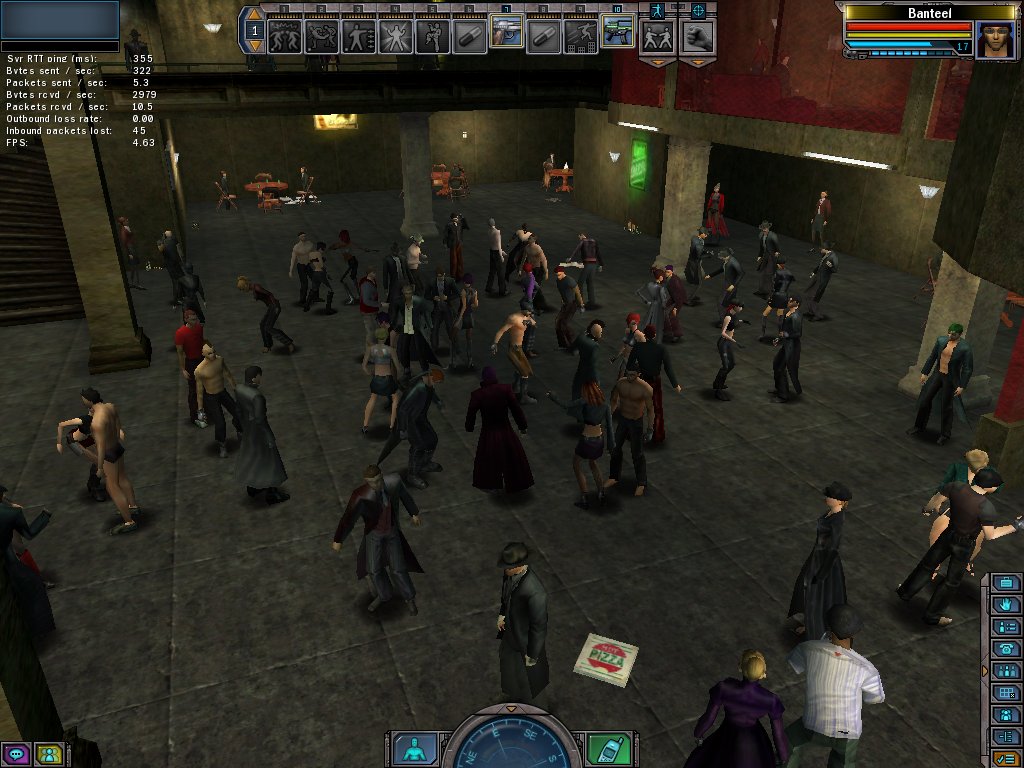Click the hand icon in side menu
1024x768 pixels.
tap(1005, 605)
